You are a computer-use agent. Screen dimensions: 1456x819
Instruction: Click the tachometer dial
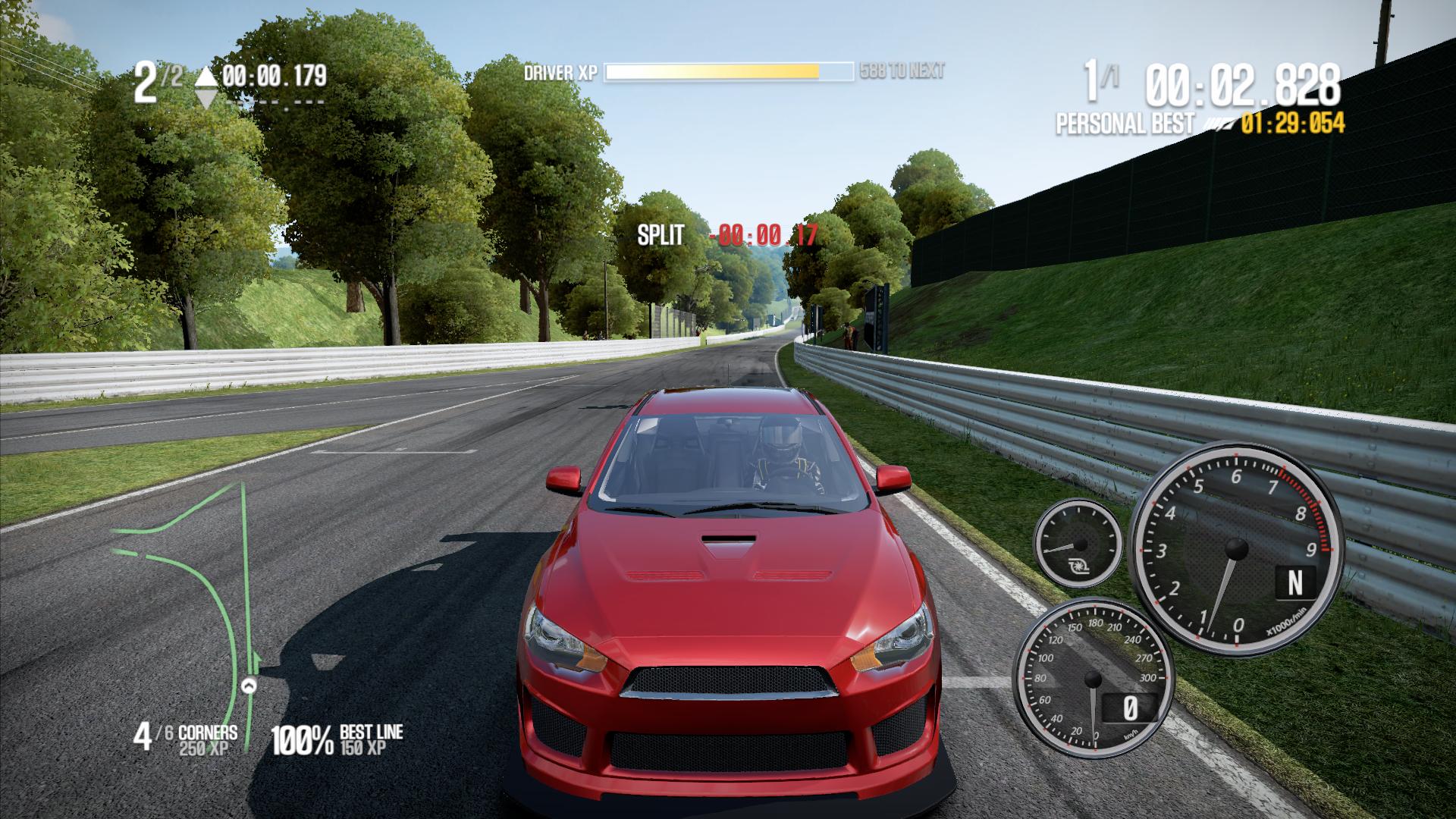1236,548
